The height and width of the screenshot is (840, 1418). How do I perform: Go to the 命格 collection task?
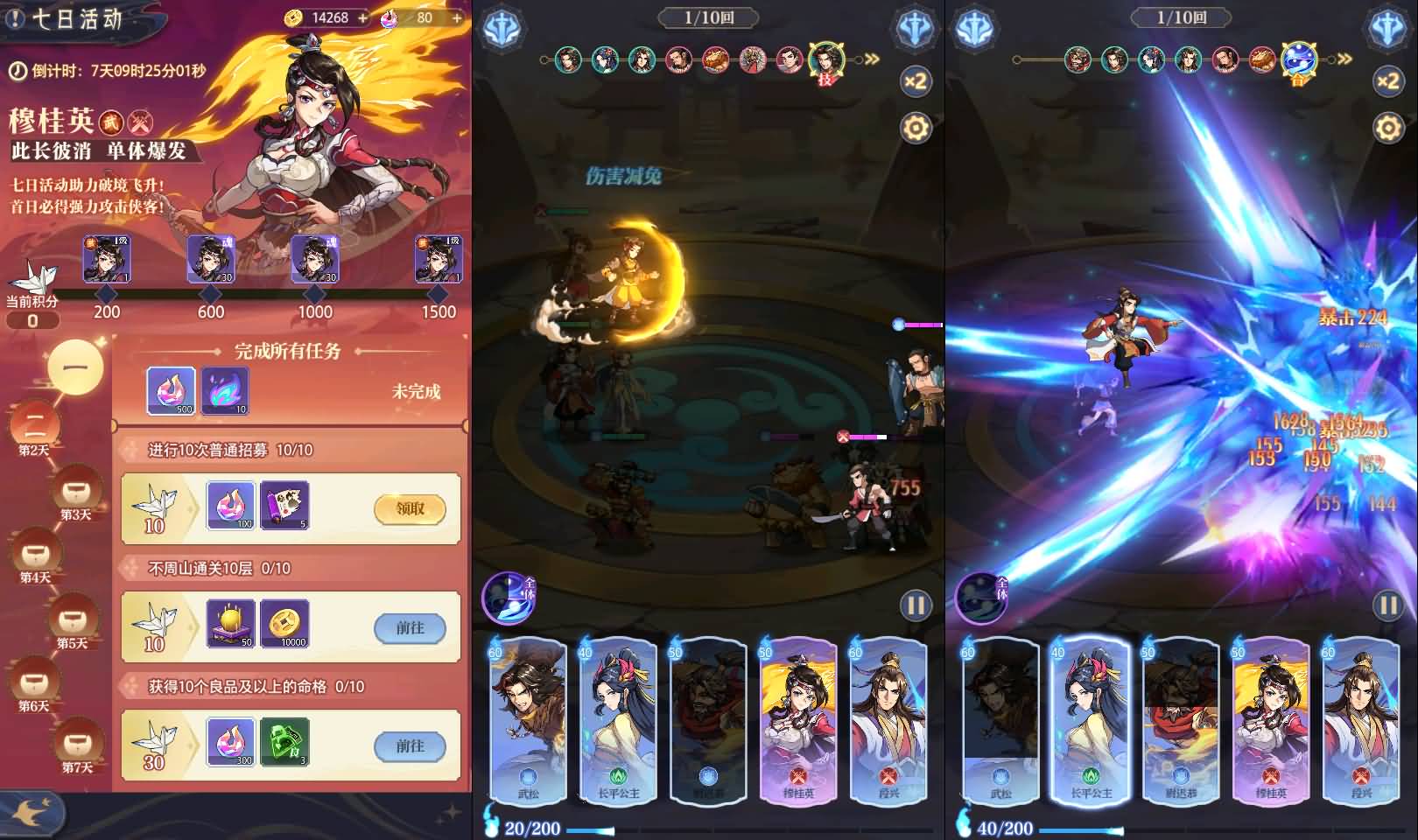(410, 746)
